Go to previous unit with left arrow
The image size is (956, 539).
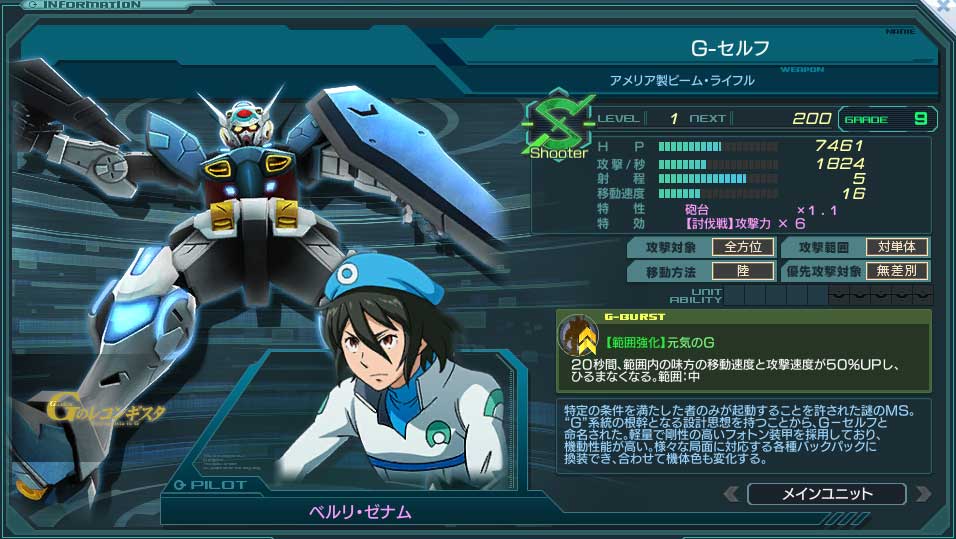tap(732, 494)
